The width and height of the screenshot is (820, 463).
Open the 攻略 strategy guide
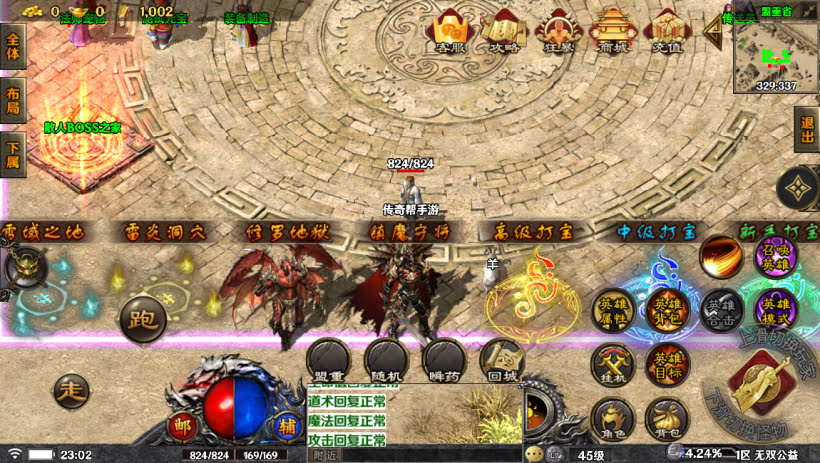tap(502, 33)
